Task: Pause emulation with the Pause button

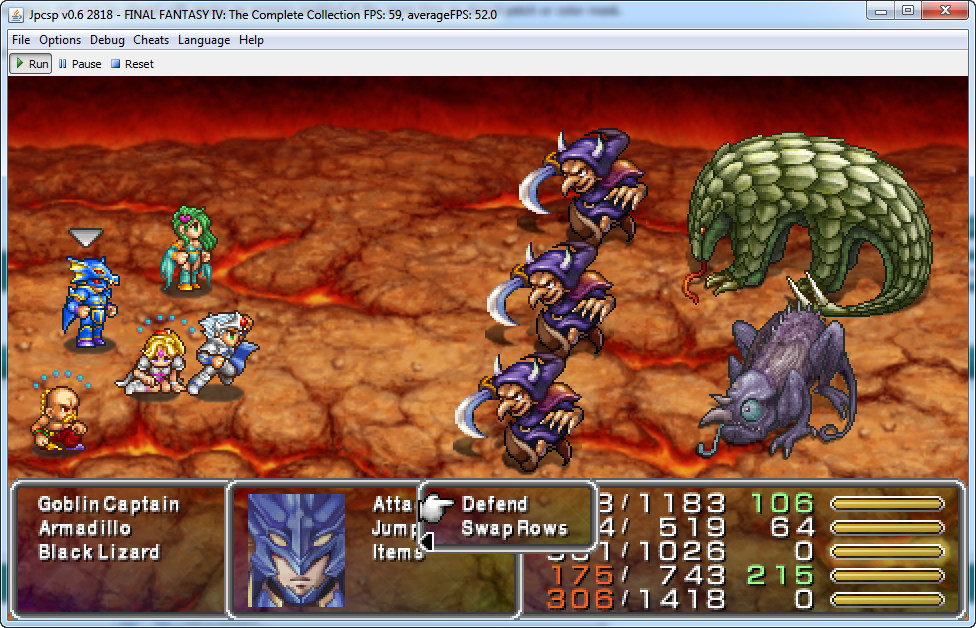Action: (80, 64)
